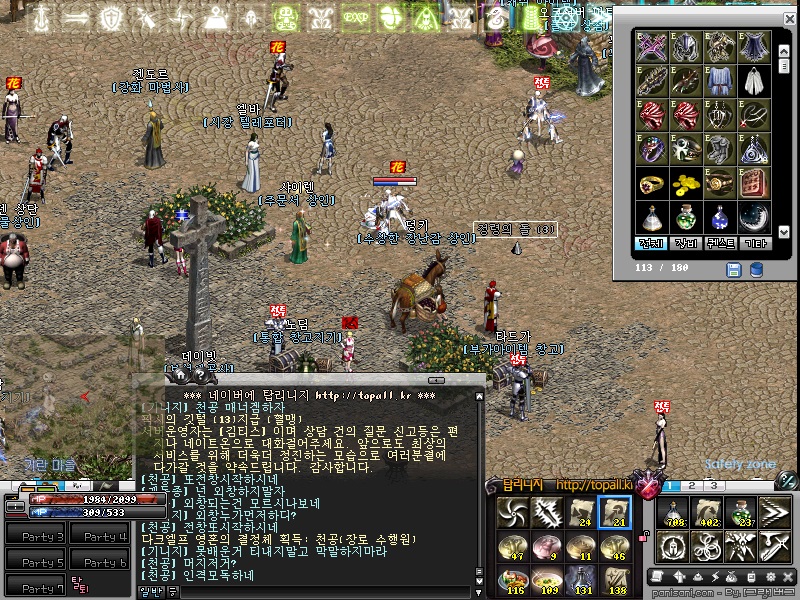
Task: Choose the white hooded cloak item
Action: (x=755, y=80)
